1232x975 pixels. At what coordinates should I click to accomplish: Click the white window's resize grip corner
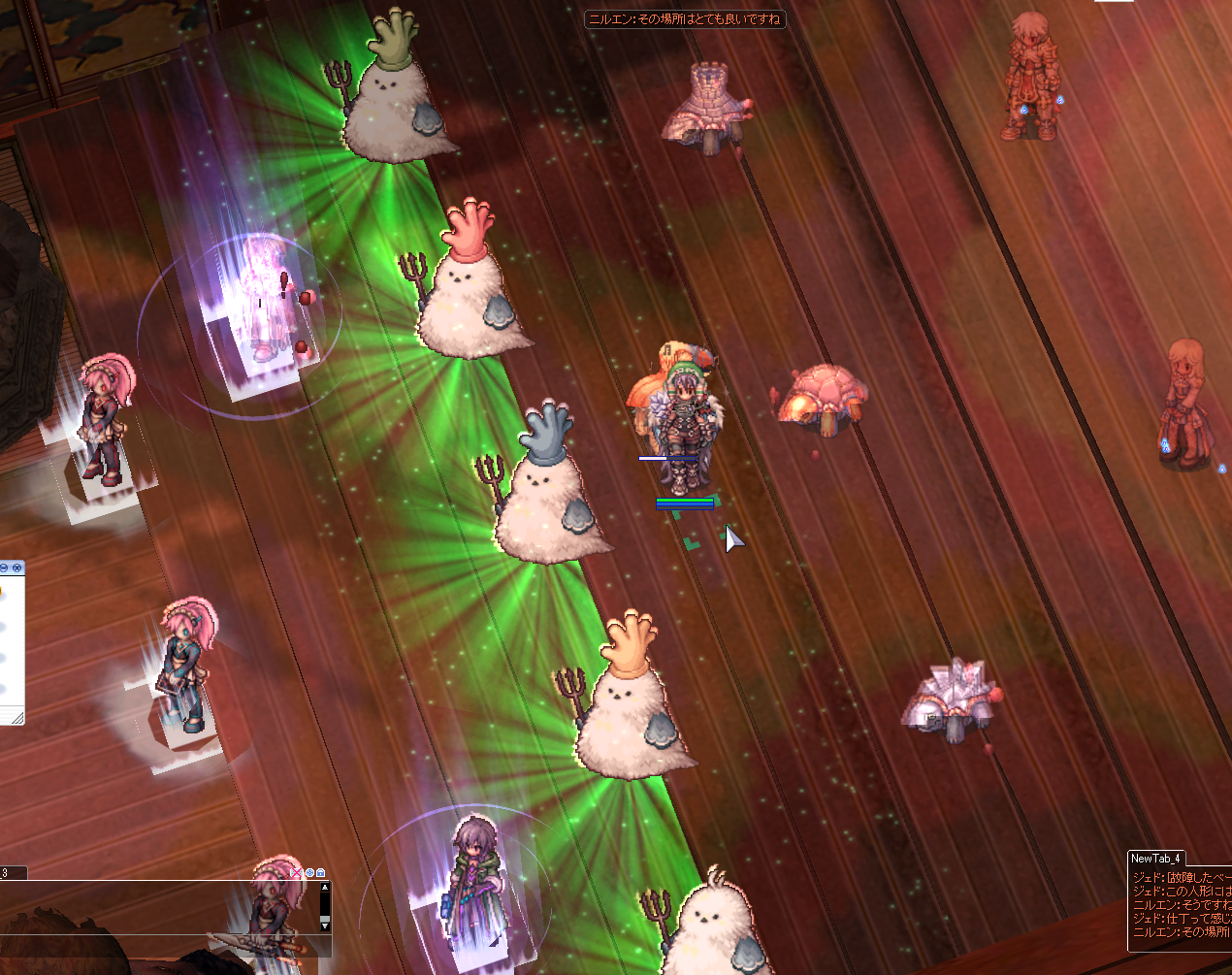pyautogui.click(x=16, y=718)
